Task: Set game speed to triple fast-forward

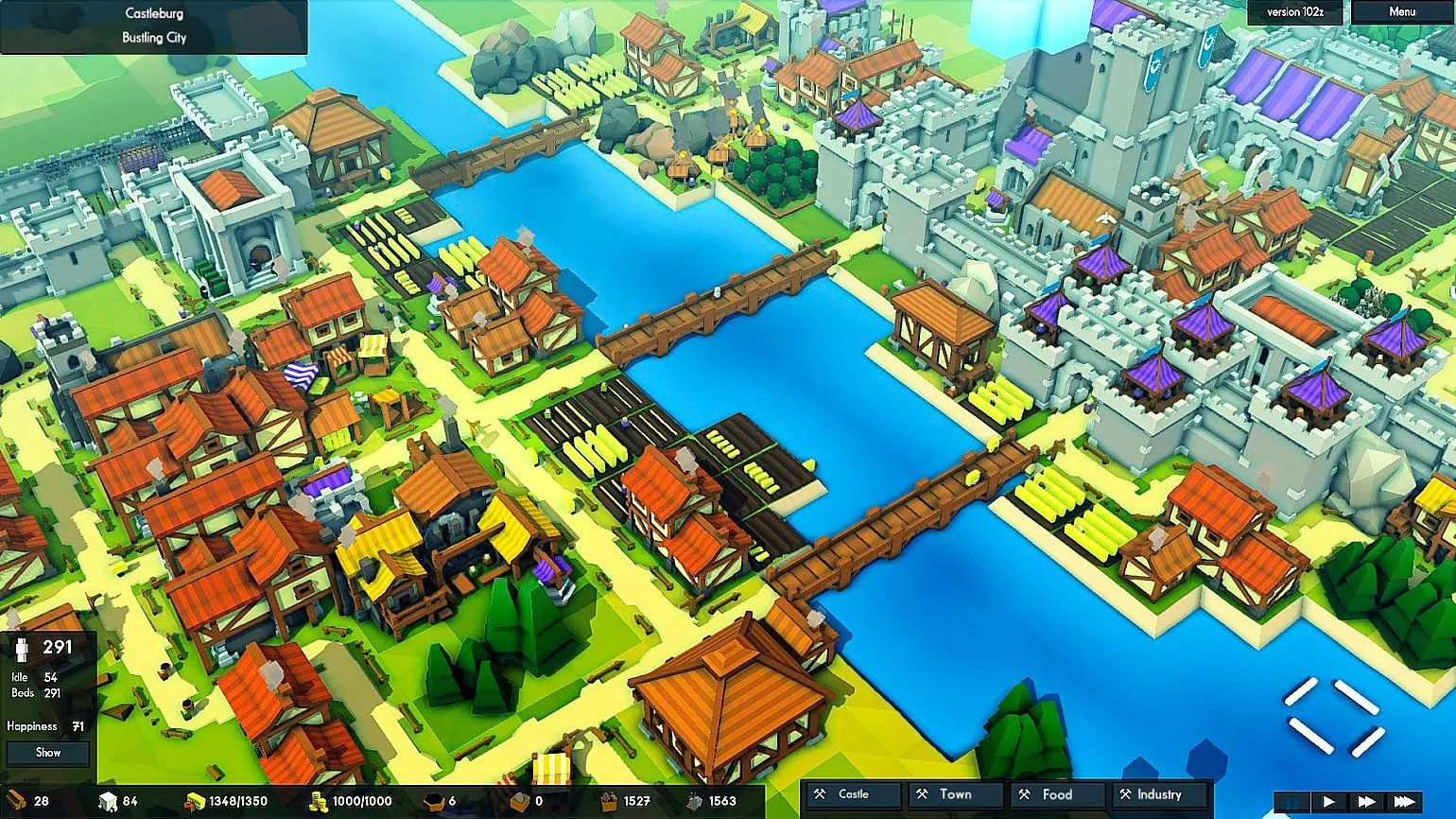Action: pos(1405,802)
